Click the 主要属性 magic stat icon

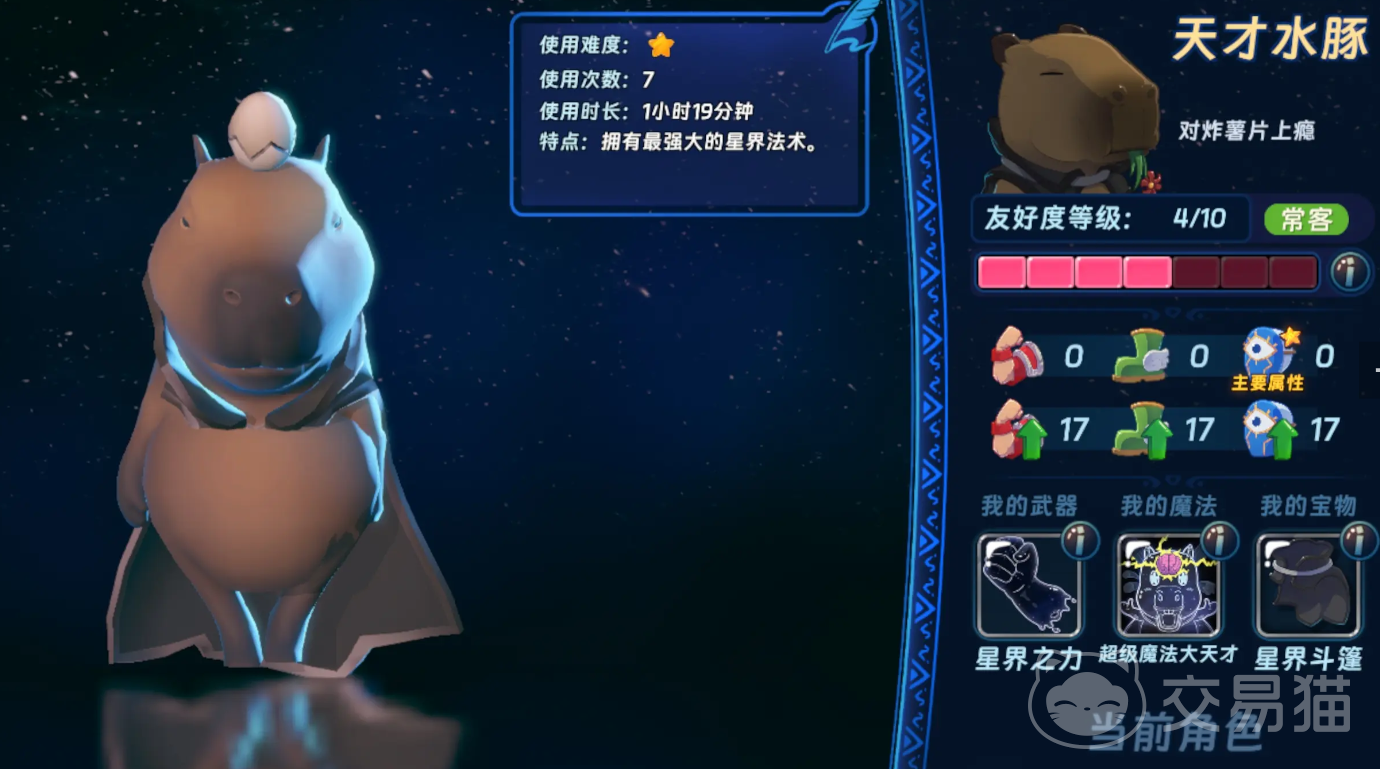[1268, 353]
